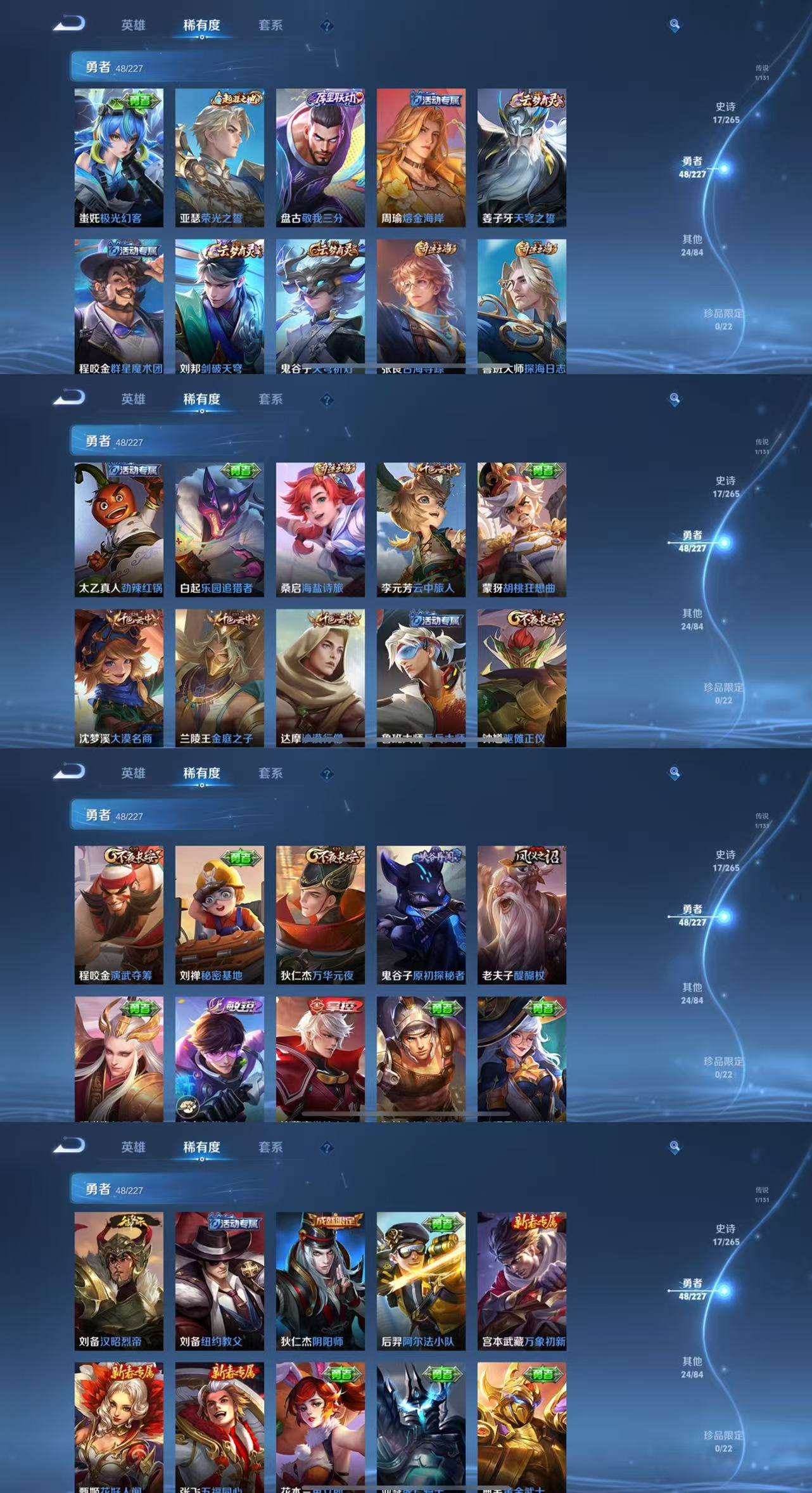View the 白起 乐园猎者 skin card

point(219,530)
